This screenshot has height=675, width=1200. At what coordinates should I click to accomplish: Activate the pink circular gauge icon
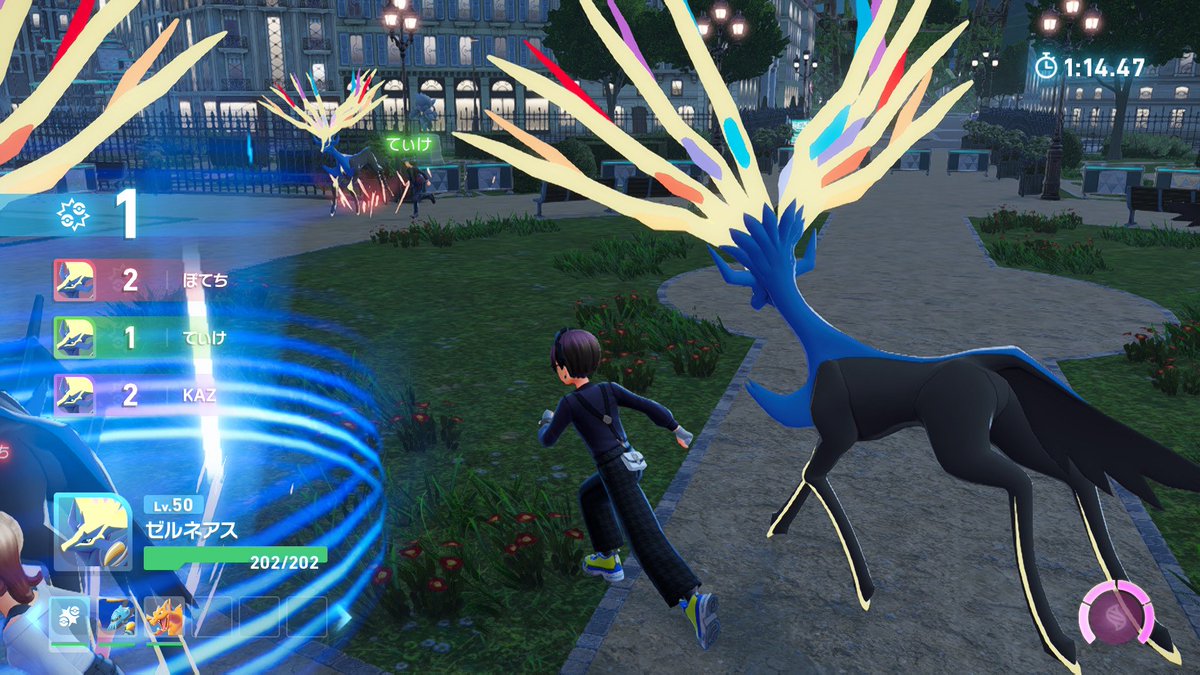click(x=1117, y=614)
